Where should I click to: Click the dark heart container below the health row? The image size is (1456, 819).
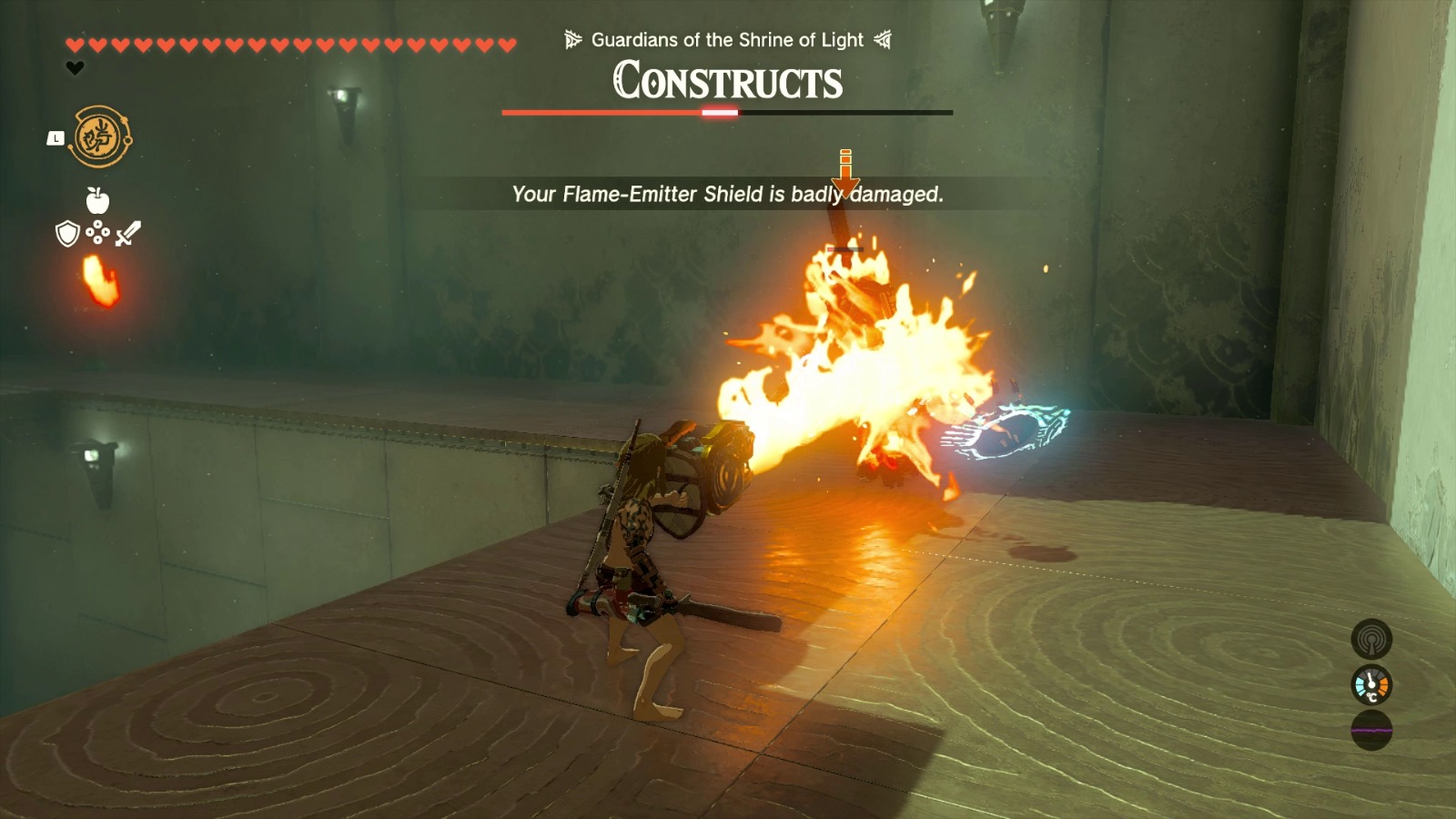pyautogui.click(x=75, y=67)
